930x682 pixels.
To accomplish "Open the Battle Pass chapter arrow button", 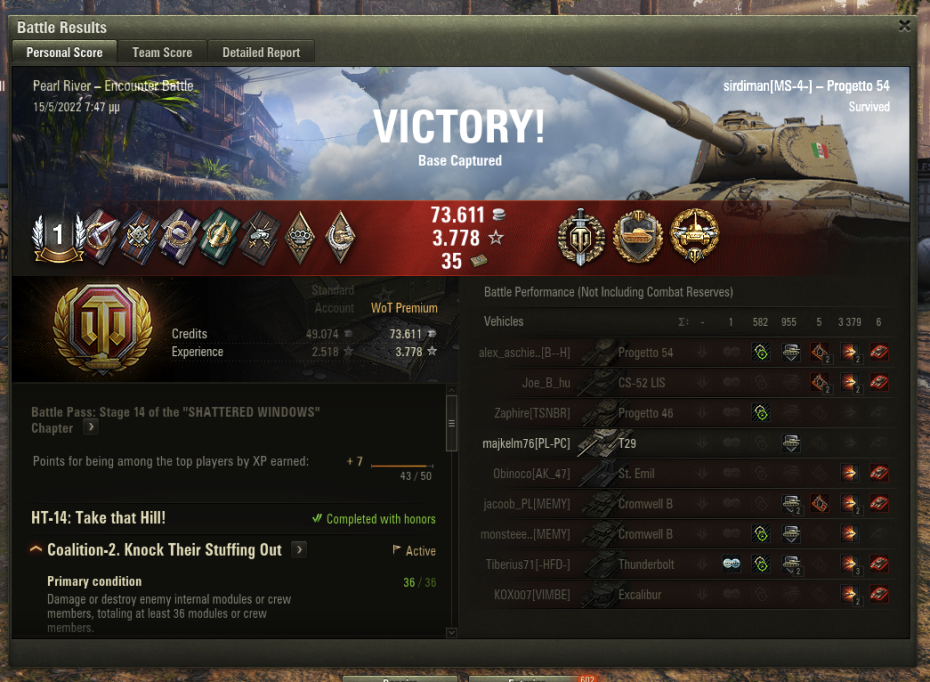I will pyautogui.click(x=90, y=427).
